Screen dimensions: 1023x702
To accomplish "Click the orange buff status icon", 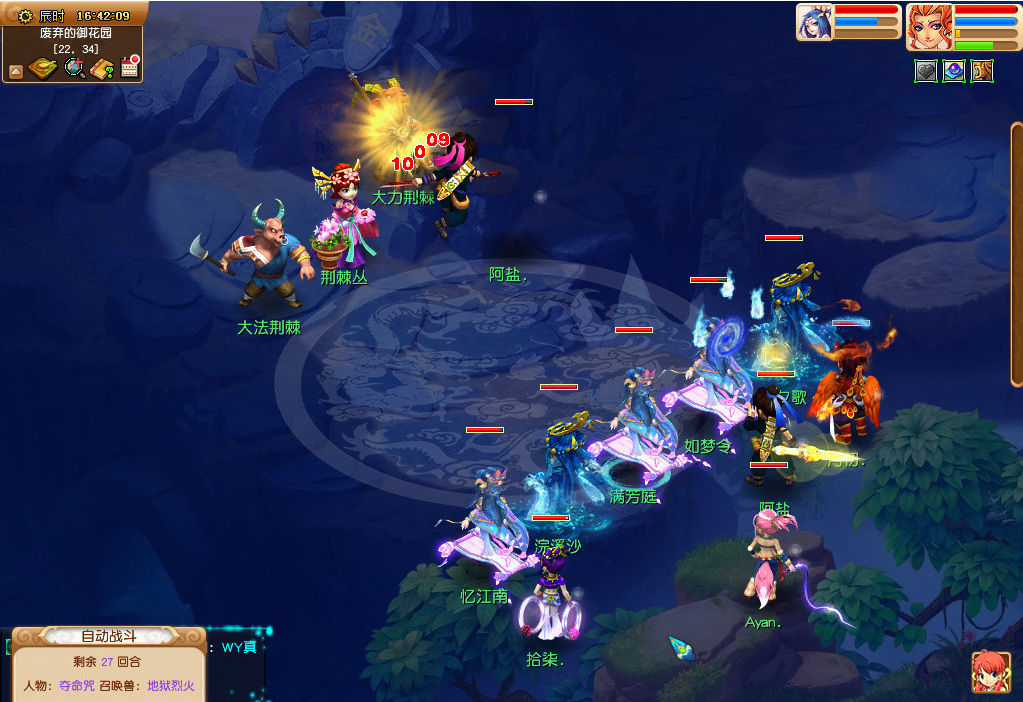I will coord(982,71).
